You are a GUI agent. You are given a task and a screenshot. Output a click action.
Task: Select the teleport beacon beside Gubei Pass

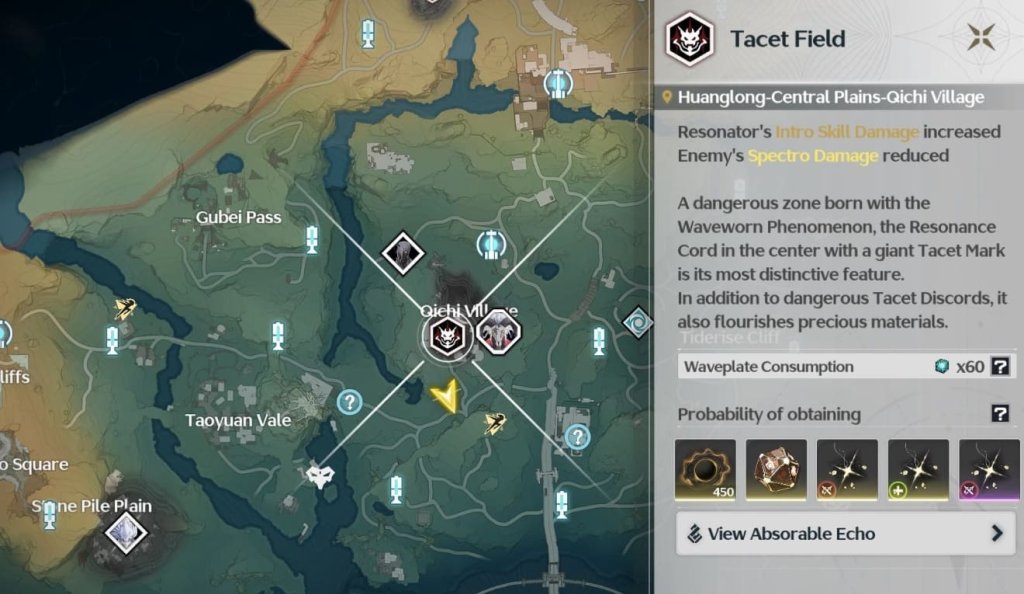tap(312, 239)
